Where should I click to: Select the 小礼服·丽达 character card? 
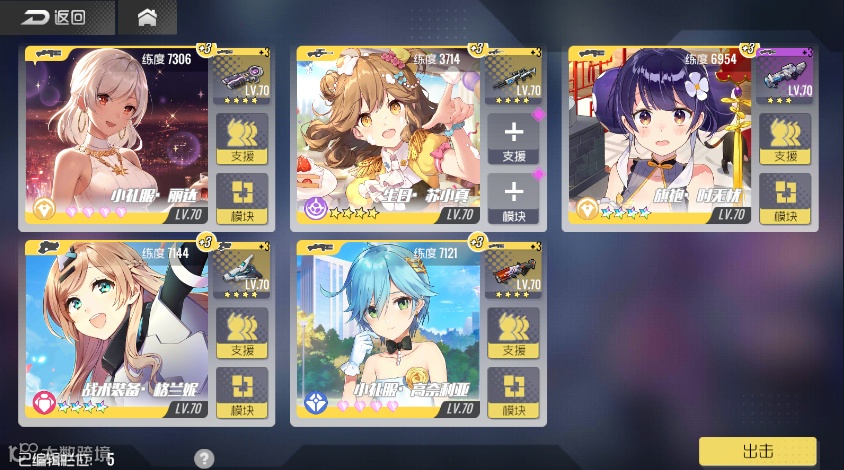116,137
